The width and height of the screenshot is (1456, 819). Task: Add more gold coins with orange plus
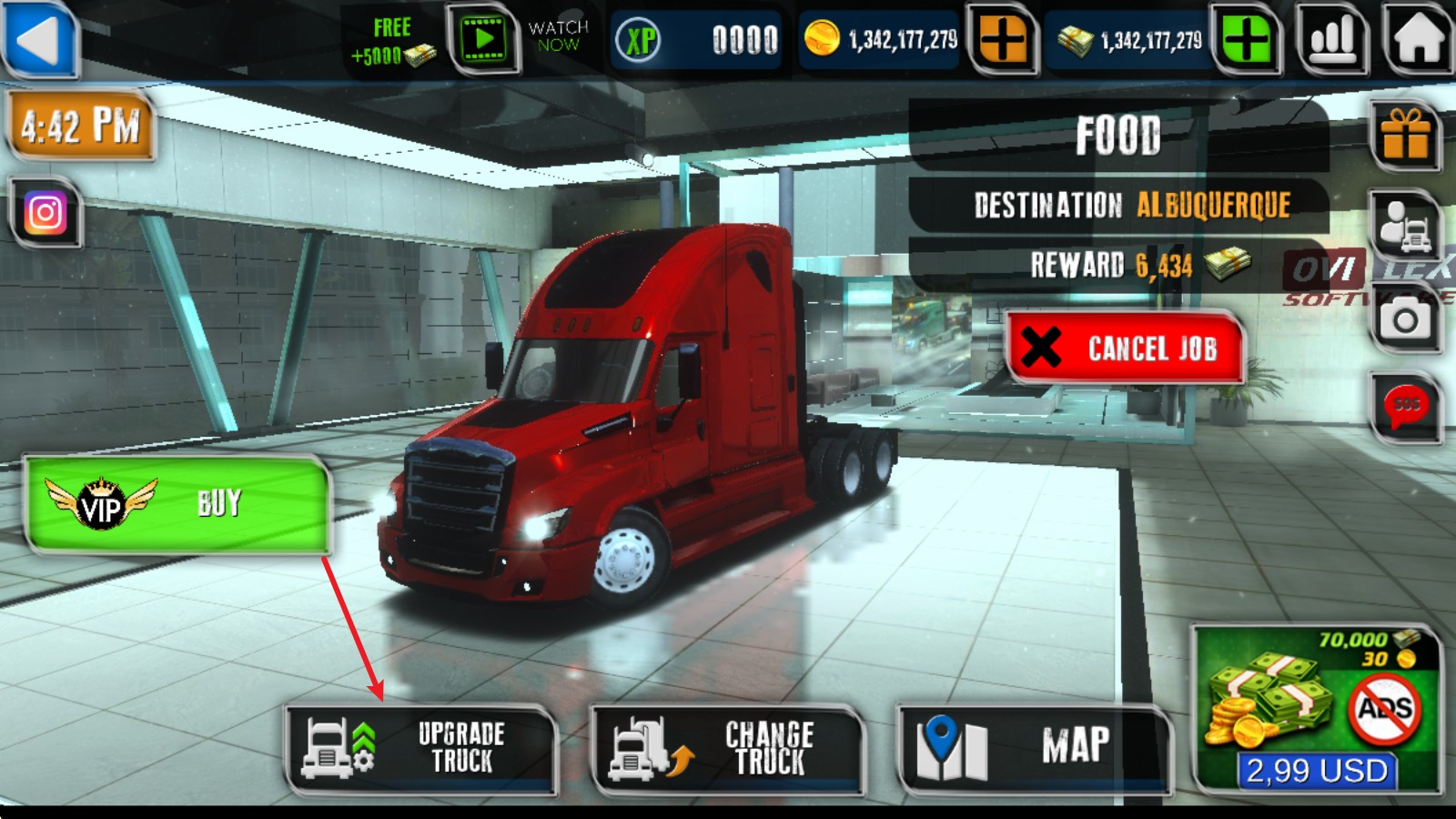pyautogui.click(x=1002, y=40)
